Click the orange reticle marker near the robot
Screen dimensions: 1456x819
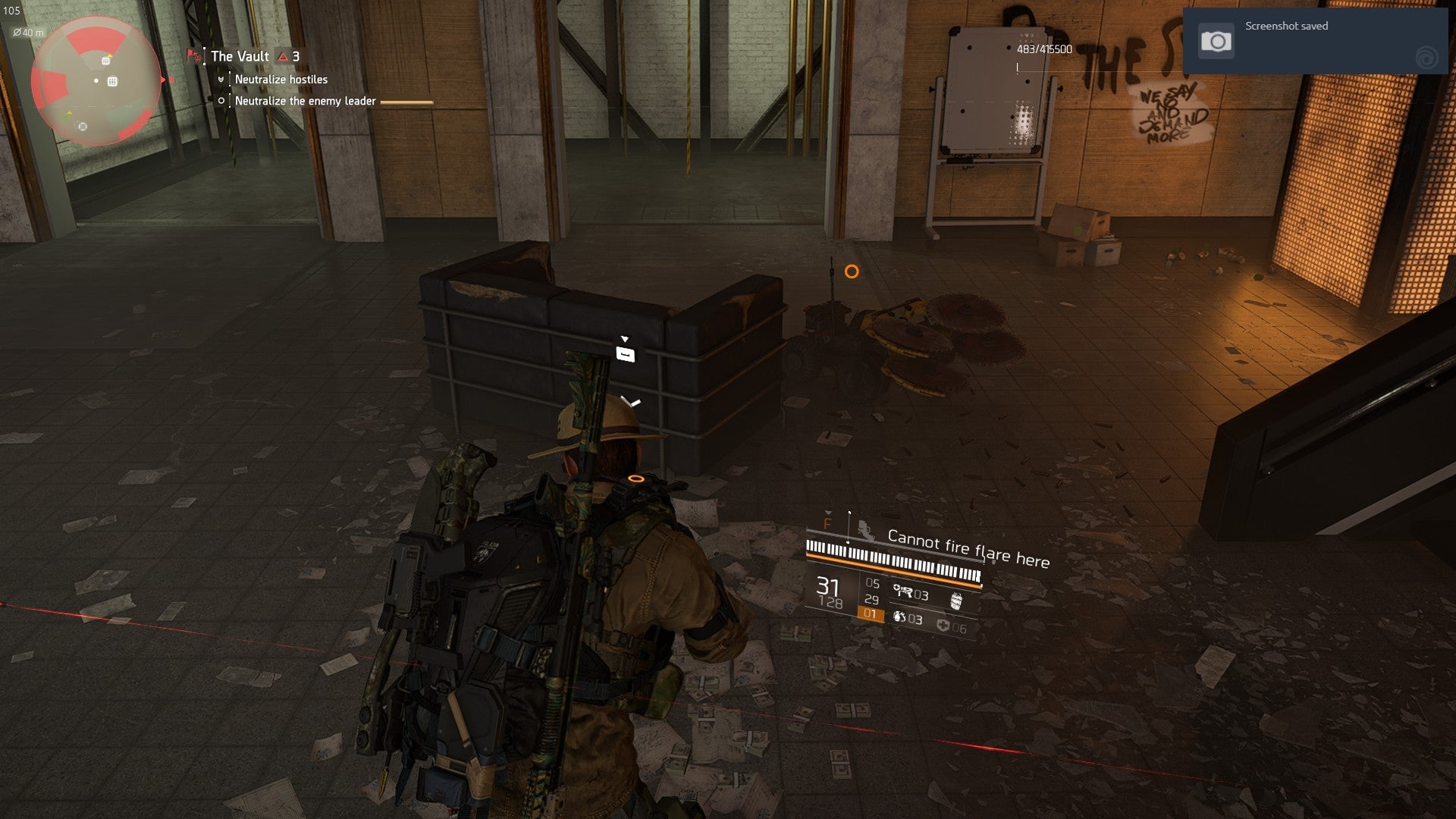[851, 270]
